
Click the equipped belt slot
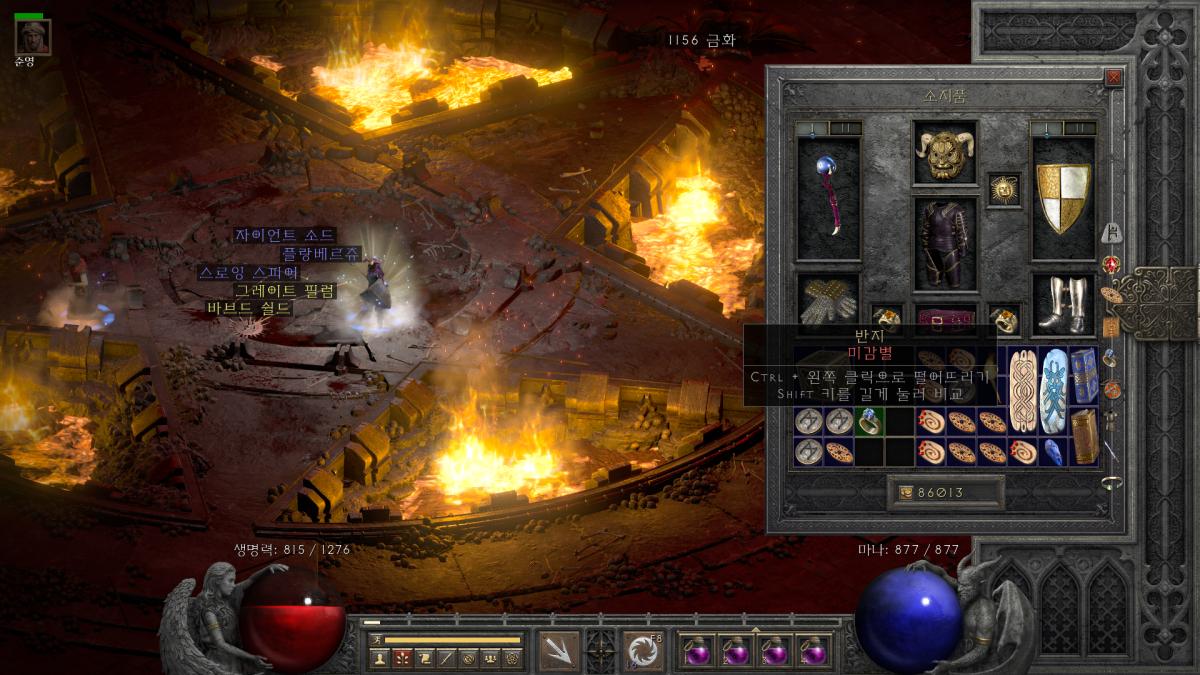[x=944, y=319]
